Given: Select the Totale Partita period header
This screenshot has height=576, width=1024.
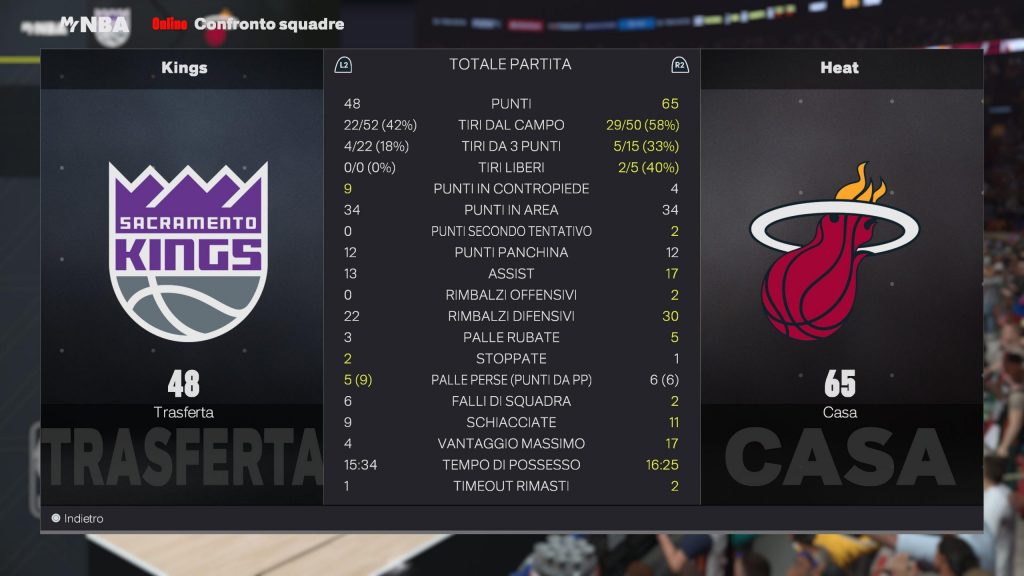Looking at the screenshot, I should (510, 64).
